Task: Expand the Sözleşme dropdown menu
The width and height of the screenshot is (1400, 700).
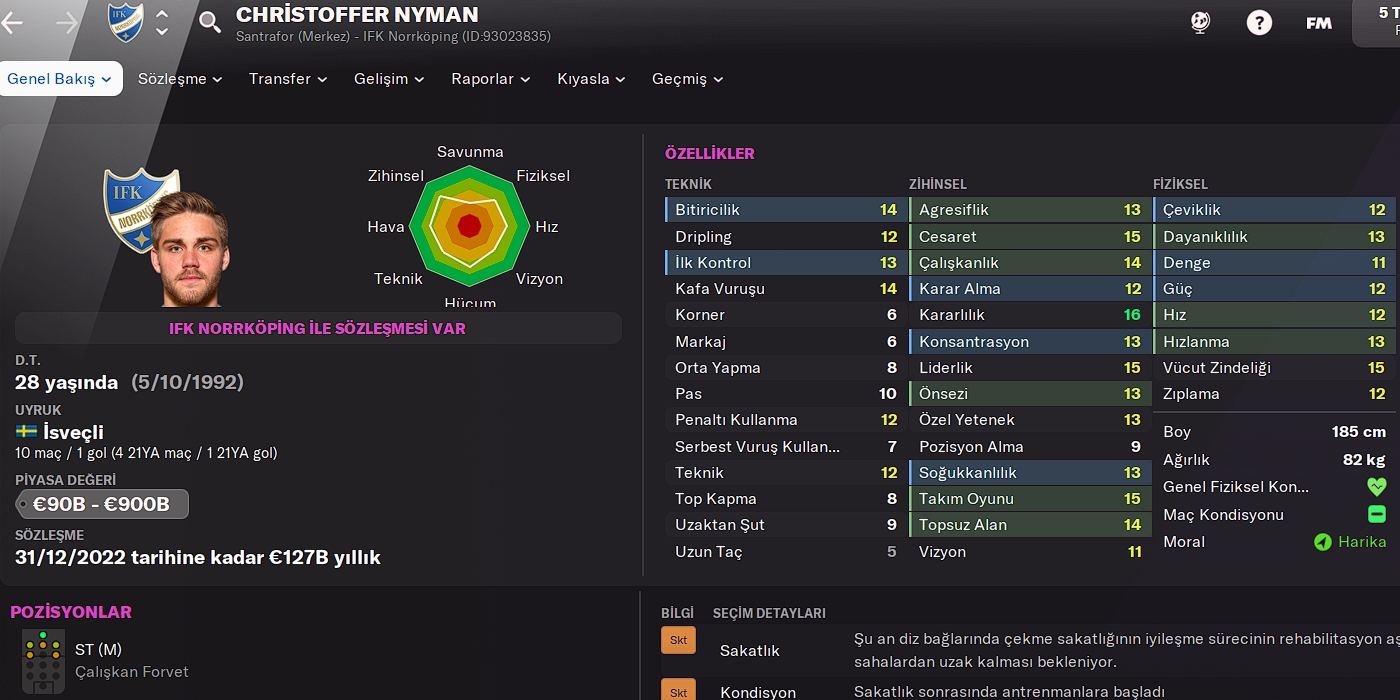Action: click(x=180, y=79)
